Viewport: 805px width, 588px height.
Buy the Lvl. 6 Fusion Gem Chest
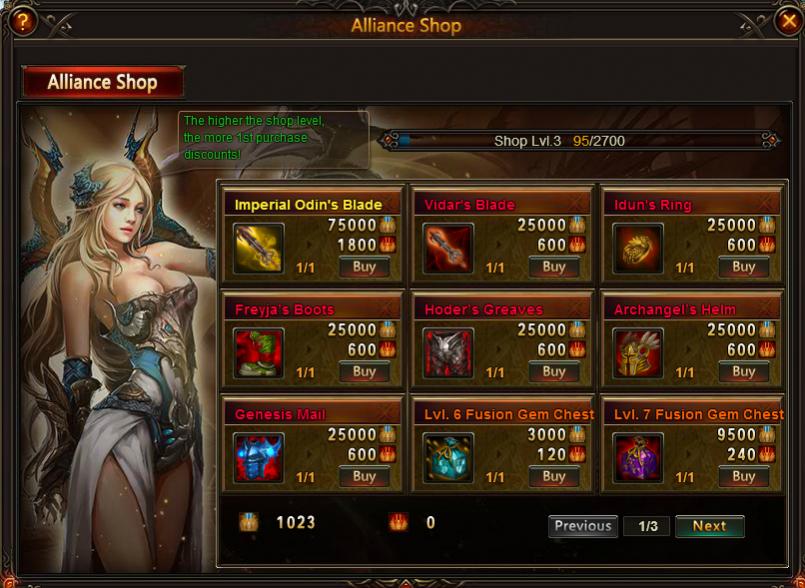coord(554,477)
